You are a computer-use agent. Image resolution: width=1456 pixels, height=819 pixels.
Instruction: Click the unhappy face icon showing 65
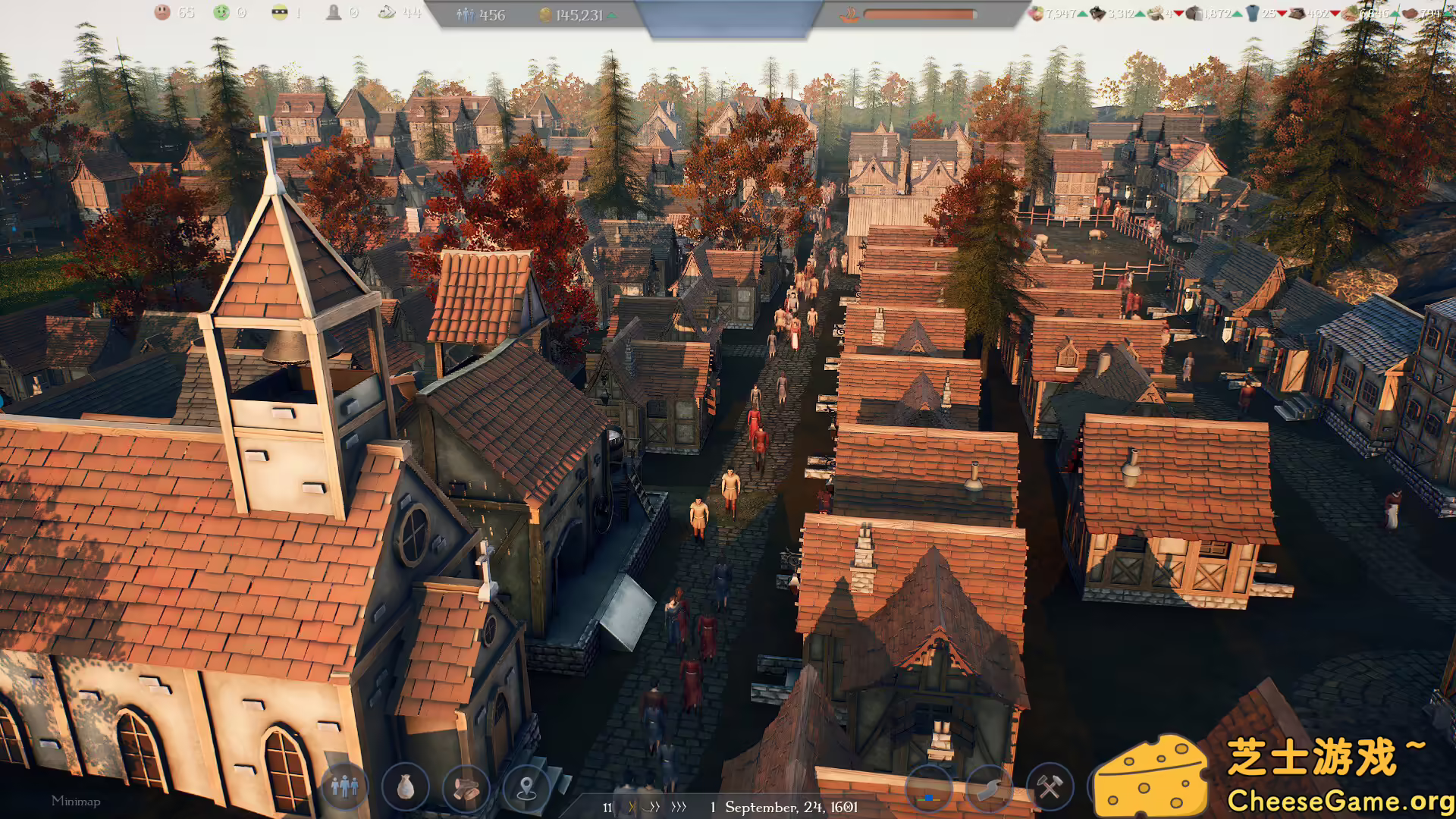point(163,12)
